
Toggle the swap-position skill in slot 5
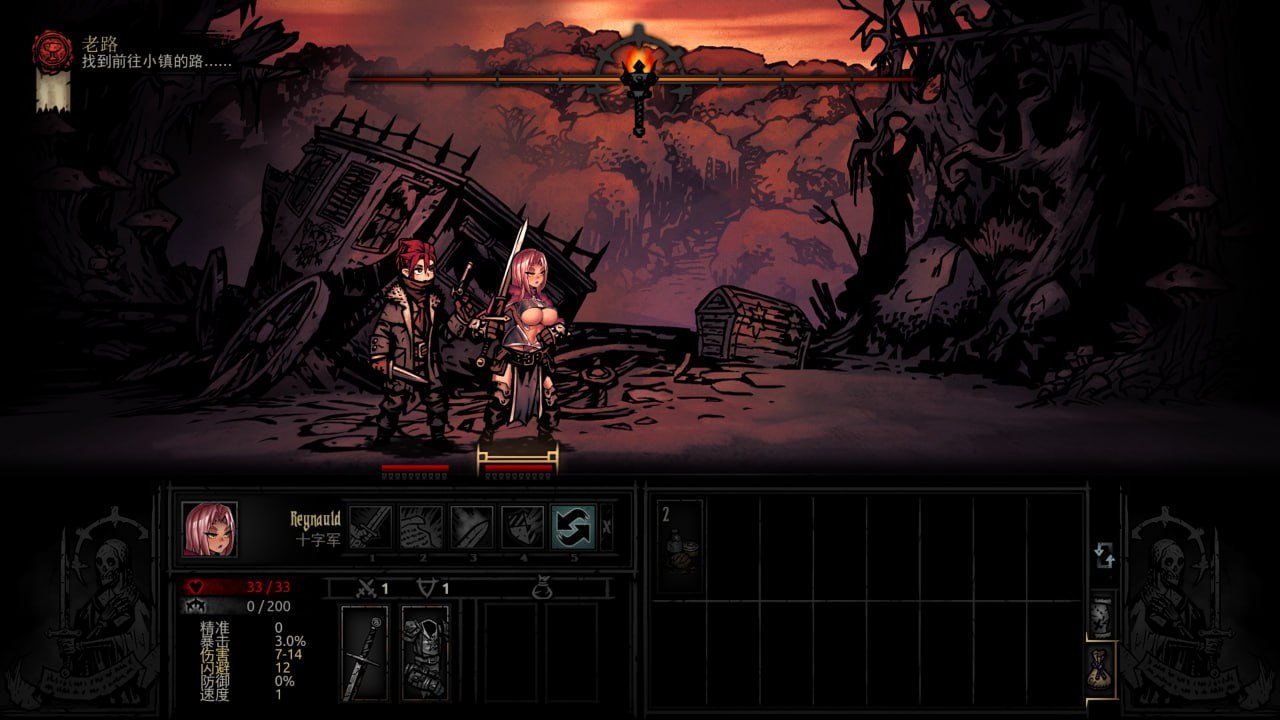(574, 527)
